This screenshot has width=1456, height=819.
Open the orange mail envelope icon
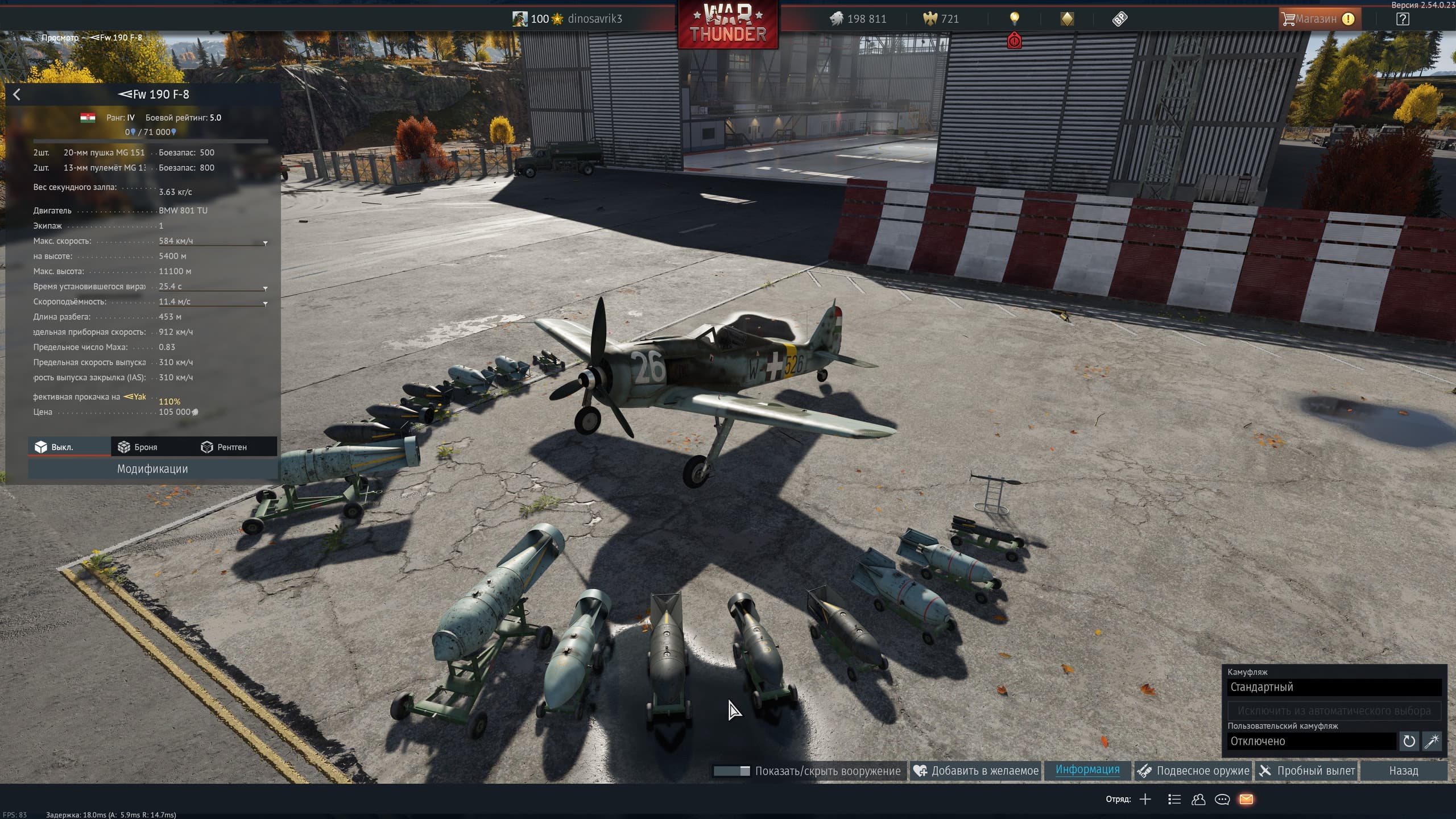(x=1246, y=800)
